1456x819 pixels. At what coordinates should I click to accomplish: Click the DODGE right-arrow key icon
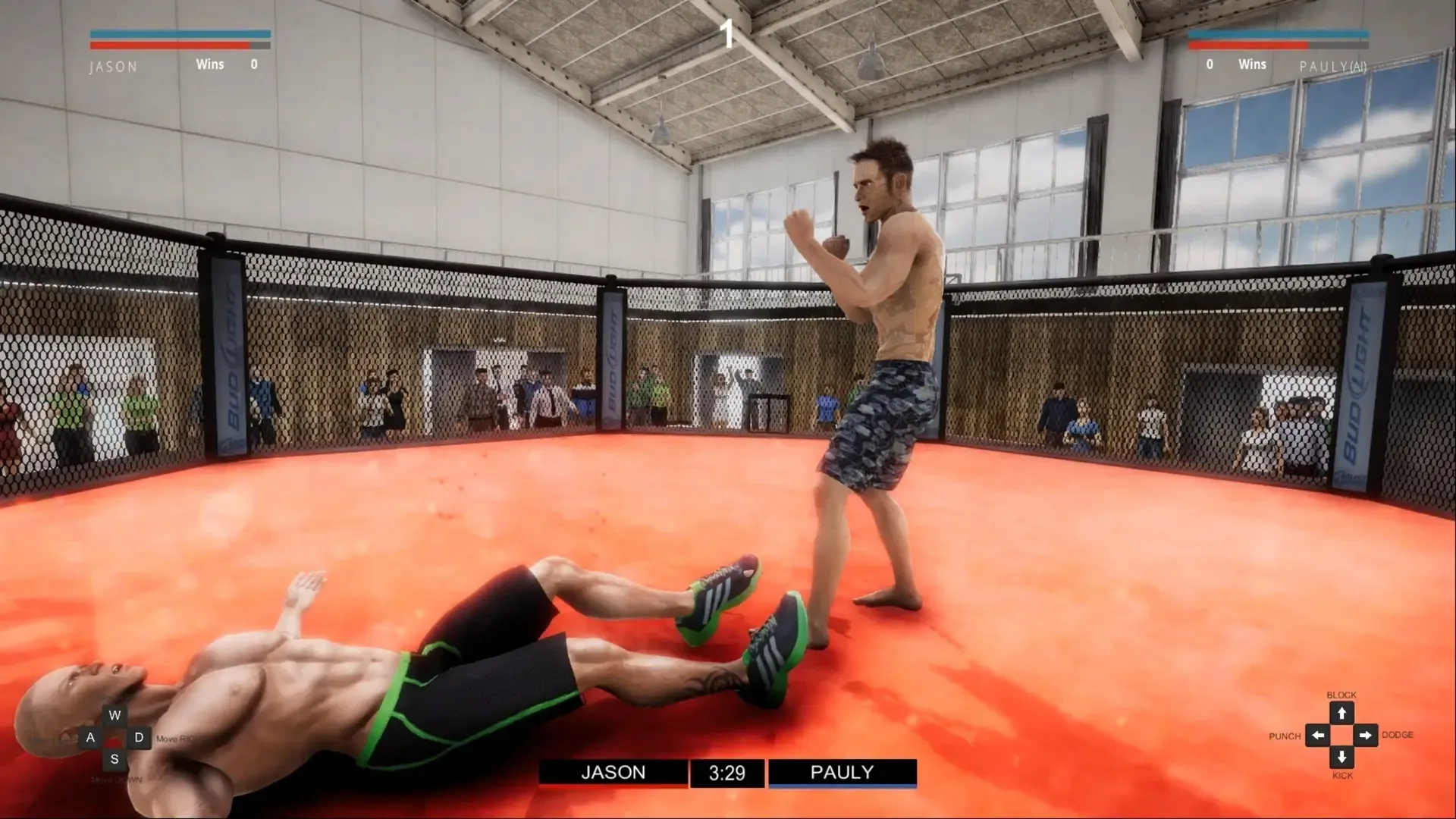point(1367,735)
